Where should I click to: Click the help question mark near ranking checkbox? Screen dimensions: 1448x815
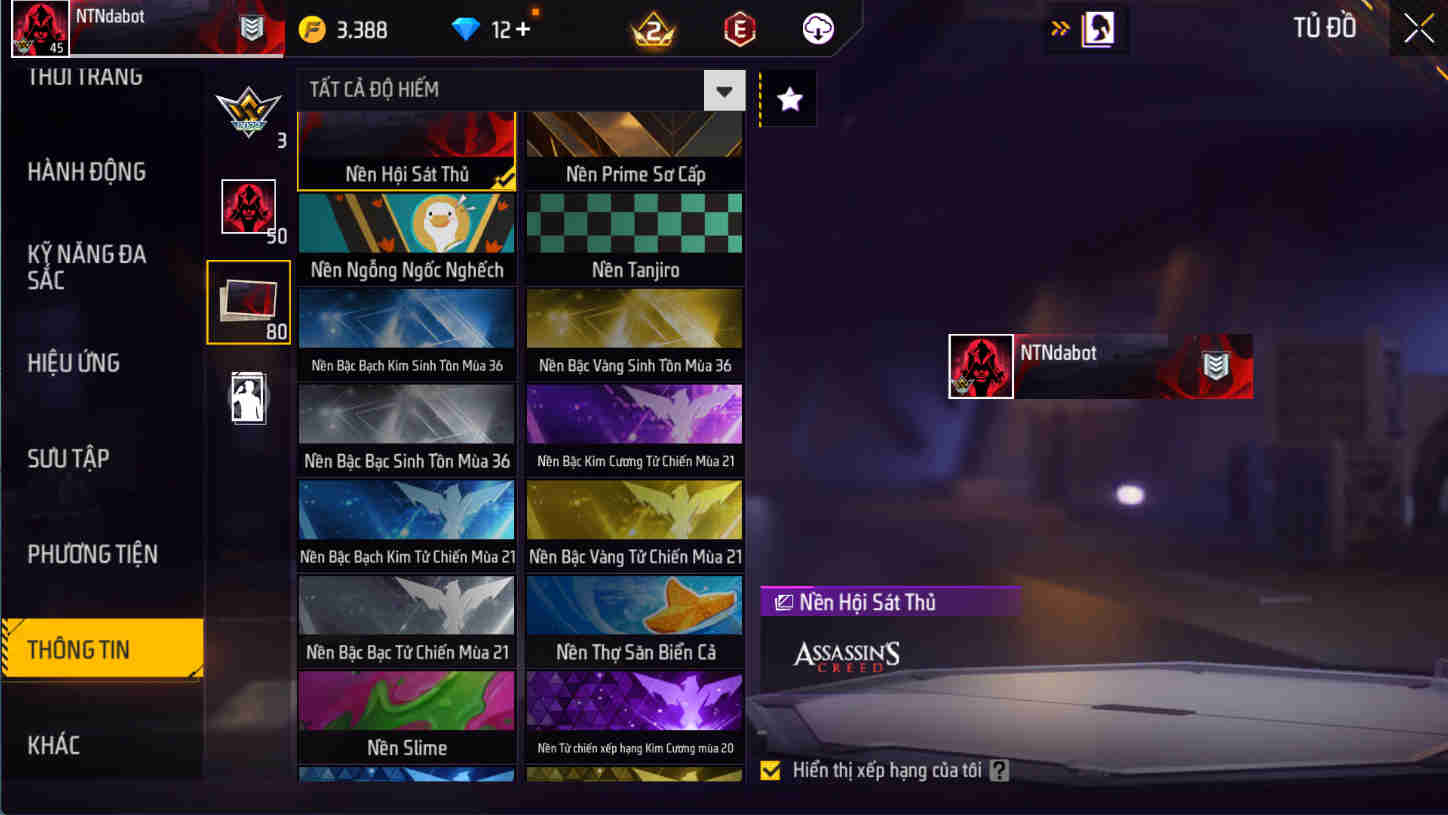point(999,770)
